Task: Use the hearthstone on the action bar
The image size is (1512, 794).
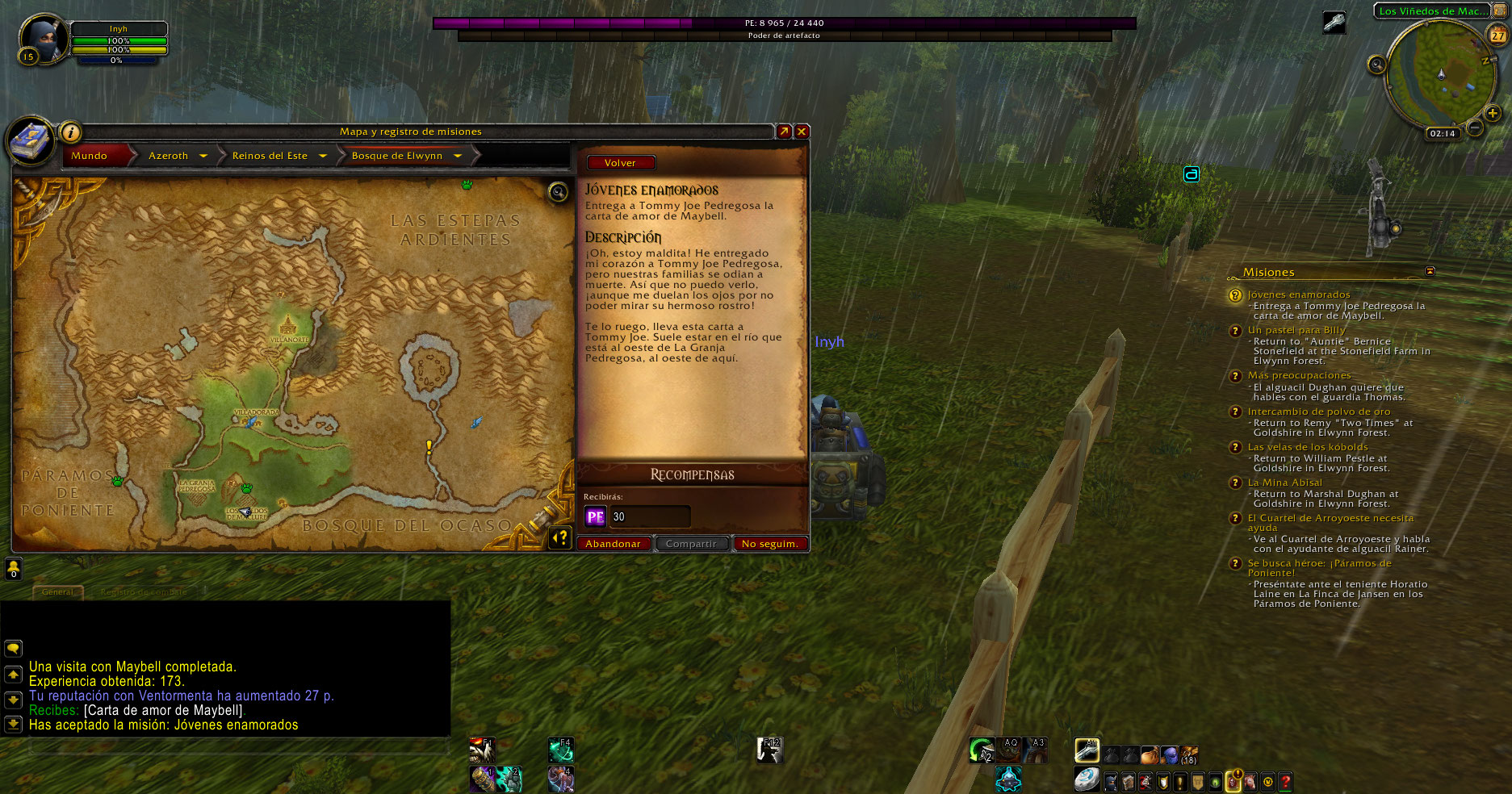Action: tap(1087, 779)
